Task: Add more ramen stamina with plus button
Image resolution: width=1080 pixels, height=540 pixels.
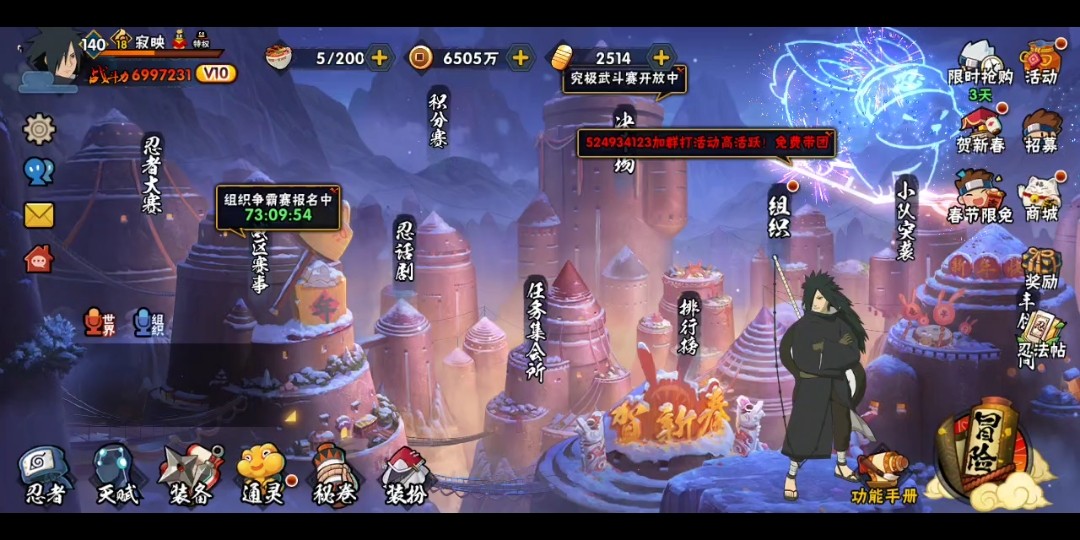Action: pyautogui.click(x=380, y=58)
